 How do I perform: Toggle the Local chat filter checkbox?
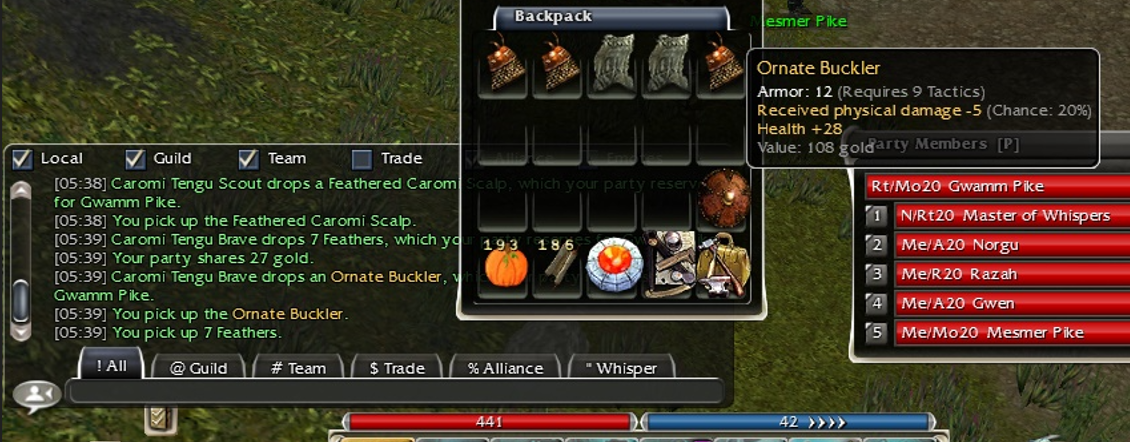click(23, 159)
